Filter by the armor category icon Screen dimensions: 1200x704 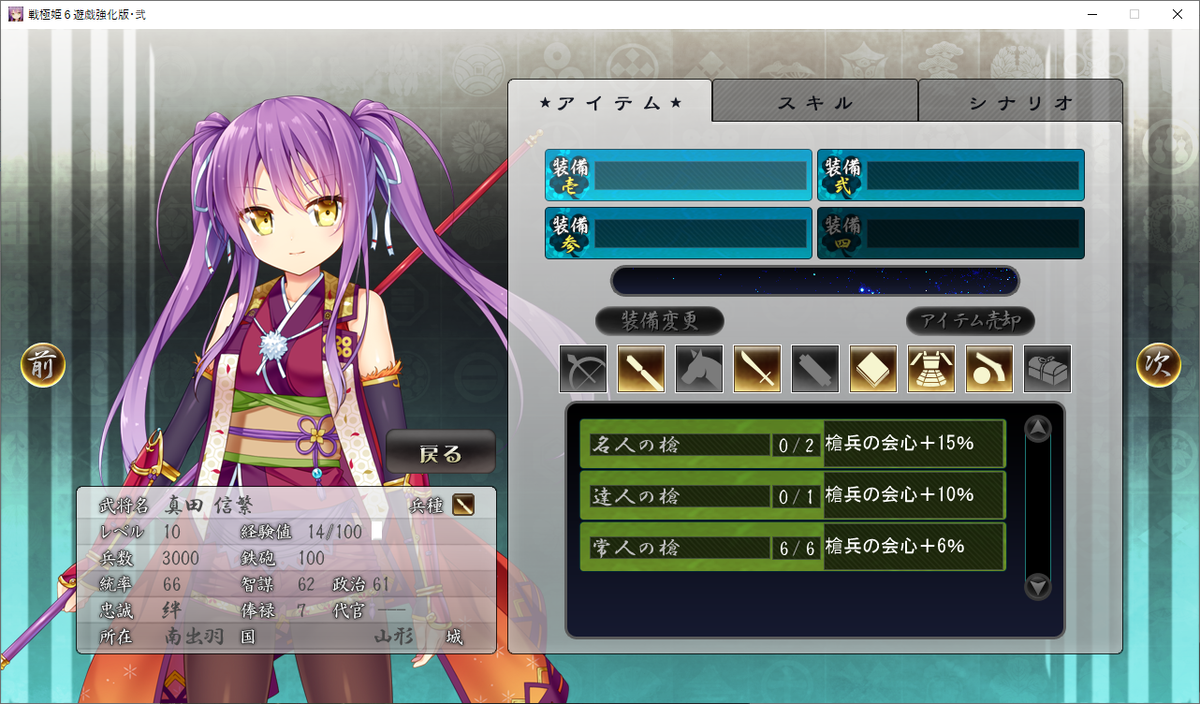932,369
